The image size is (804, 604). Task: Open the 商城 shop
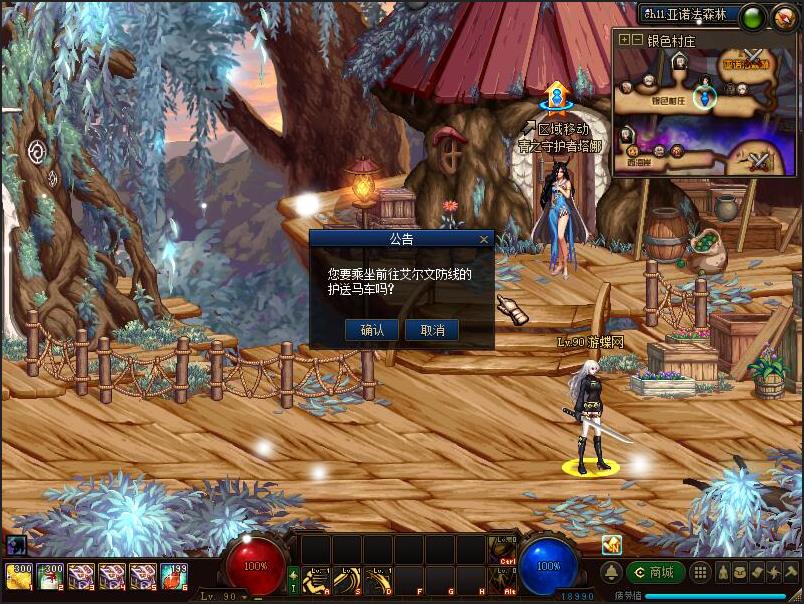[x=656, y=572]
